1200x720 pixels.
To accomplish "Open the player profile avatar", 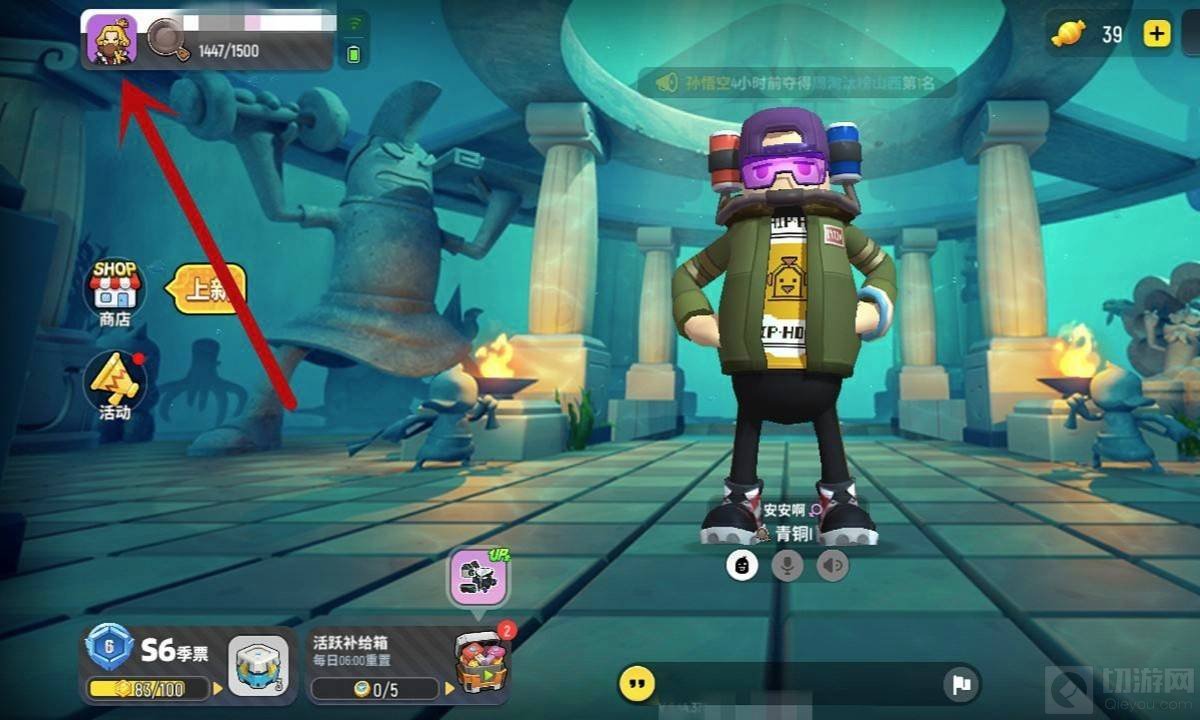I will tap(111, 40).
